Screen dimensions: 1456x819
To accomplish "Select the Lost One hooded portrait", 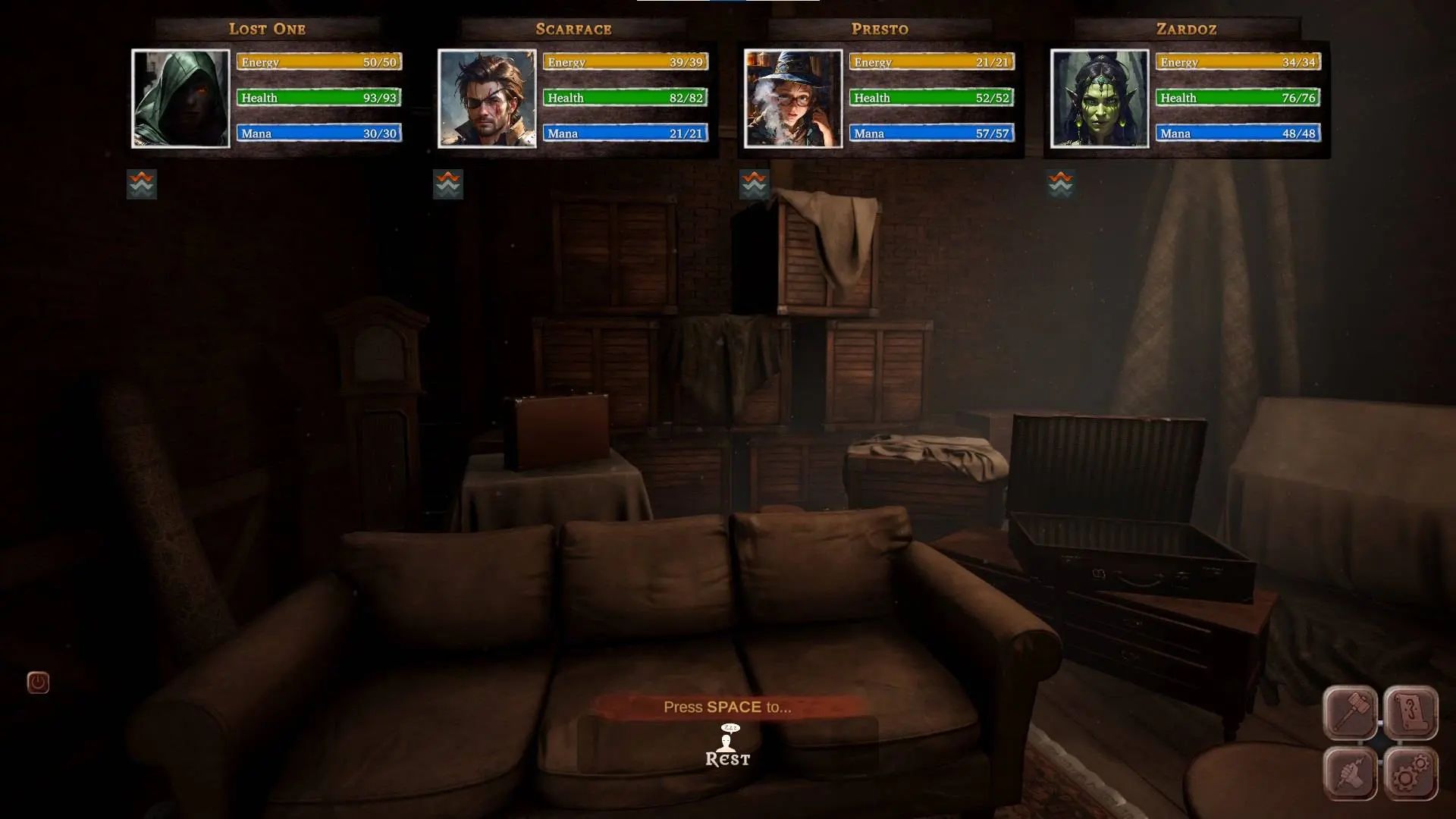I will click(x=180, y=99).
